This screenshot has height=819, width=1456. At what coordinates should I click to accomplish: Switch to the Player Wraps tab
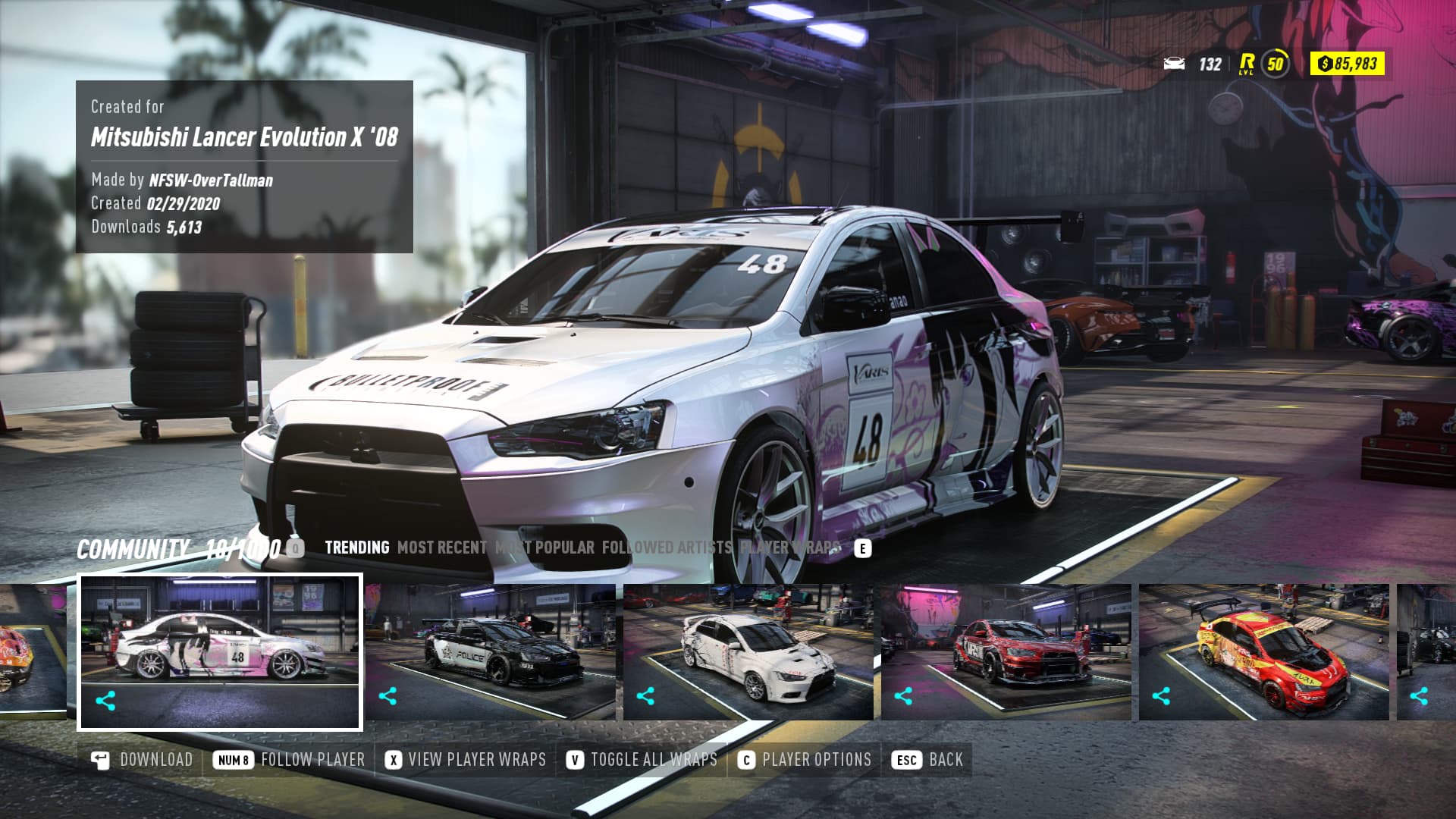tap(790, 548)
